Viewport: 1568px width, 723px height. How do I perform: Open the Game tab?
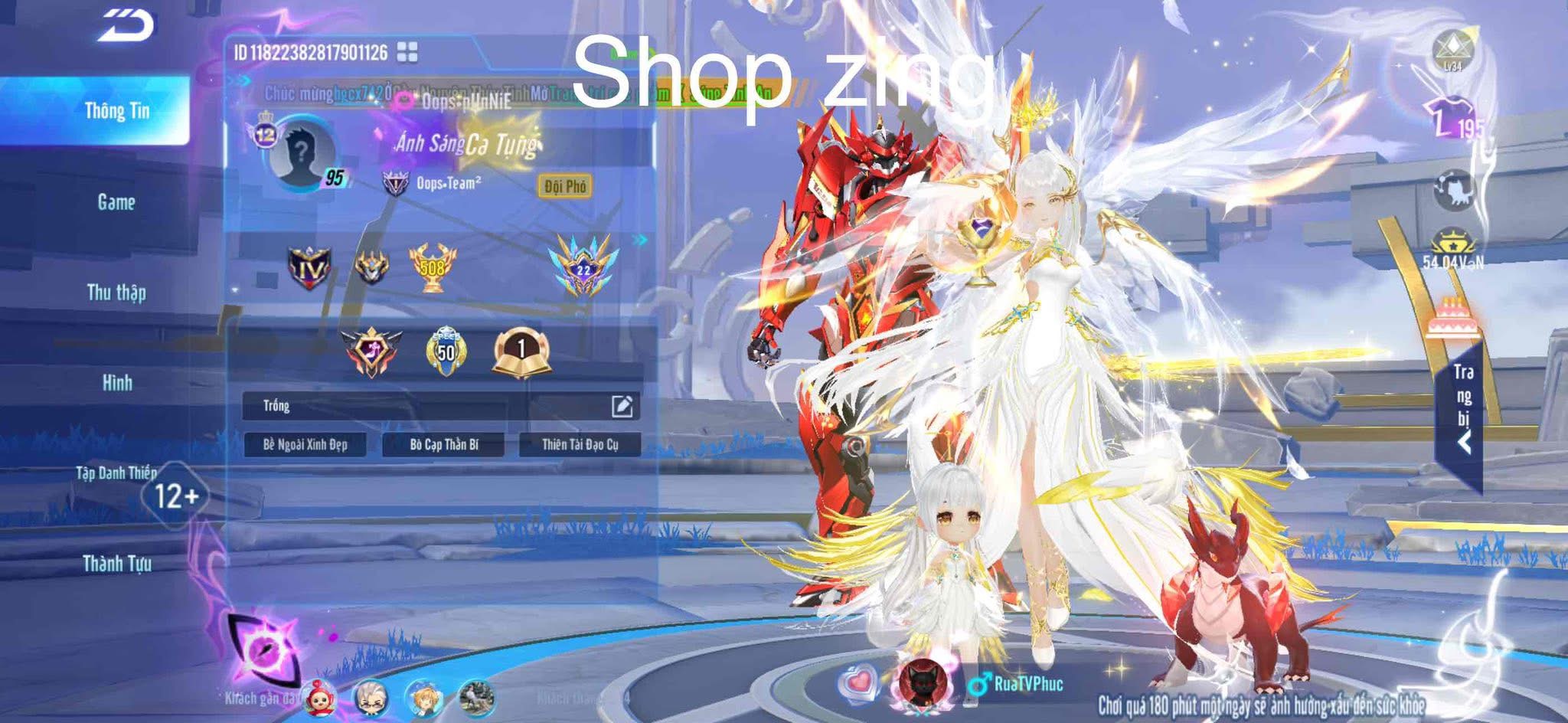116,202
